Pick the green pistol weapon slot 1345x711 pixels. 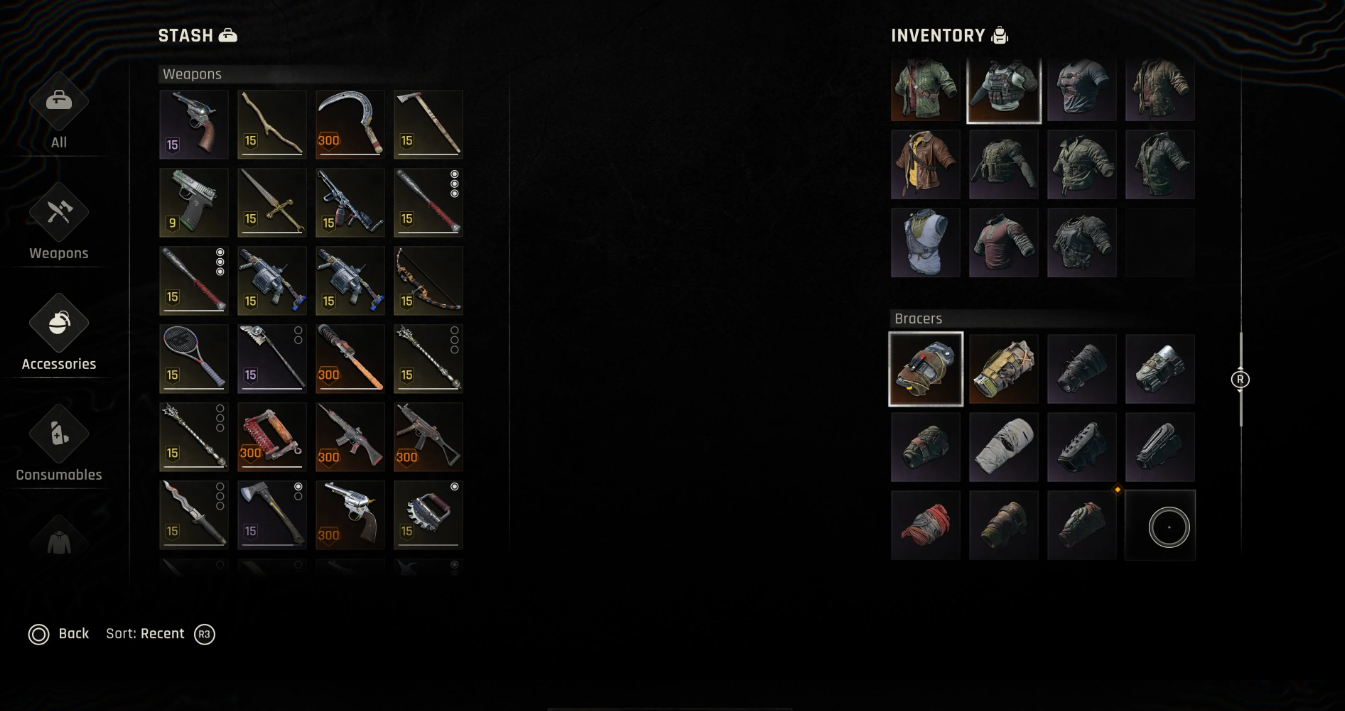point(194,202)
